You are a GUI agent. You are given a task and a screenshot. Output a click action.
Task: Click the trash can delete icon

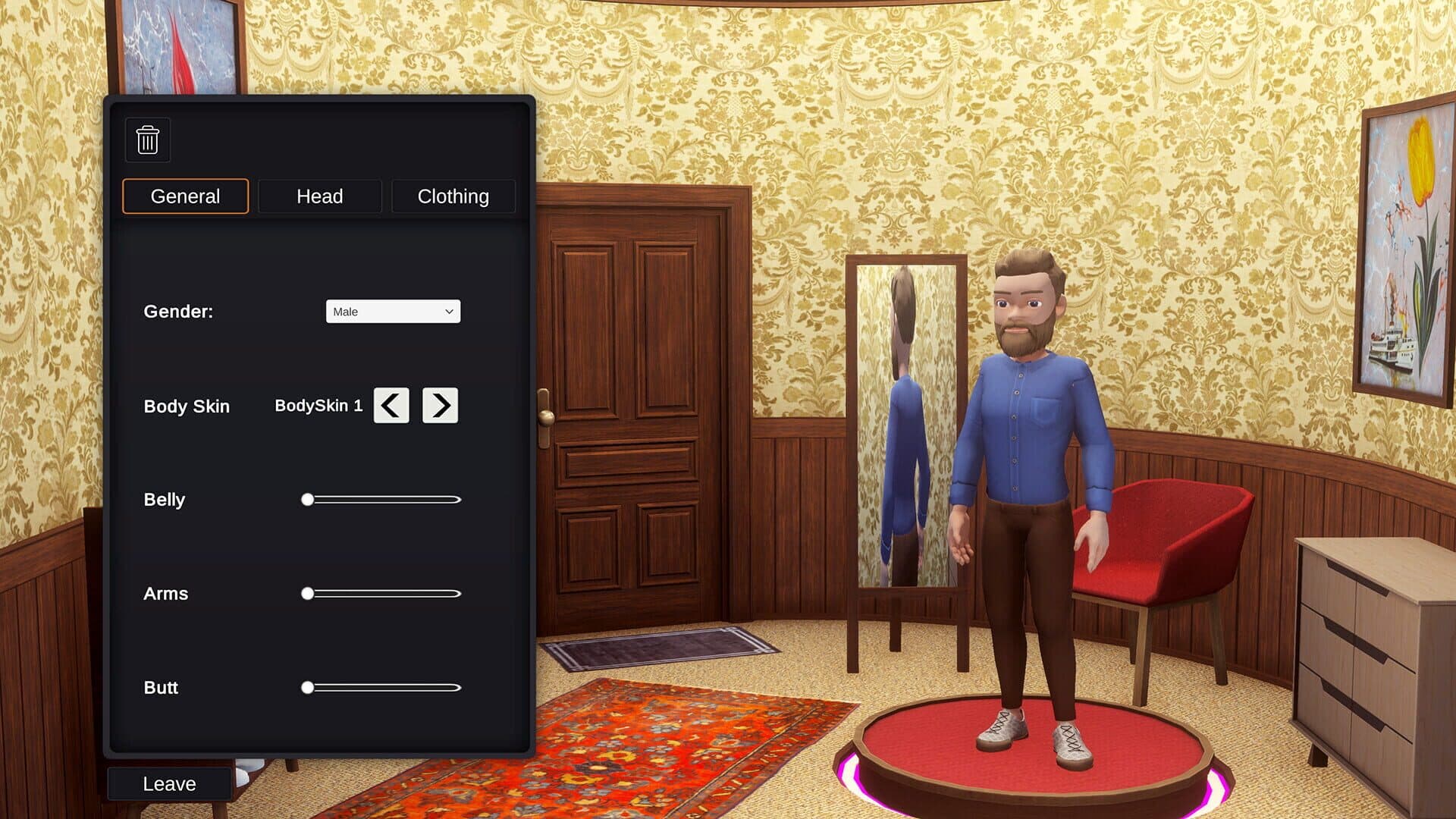(x=148, y=140)
